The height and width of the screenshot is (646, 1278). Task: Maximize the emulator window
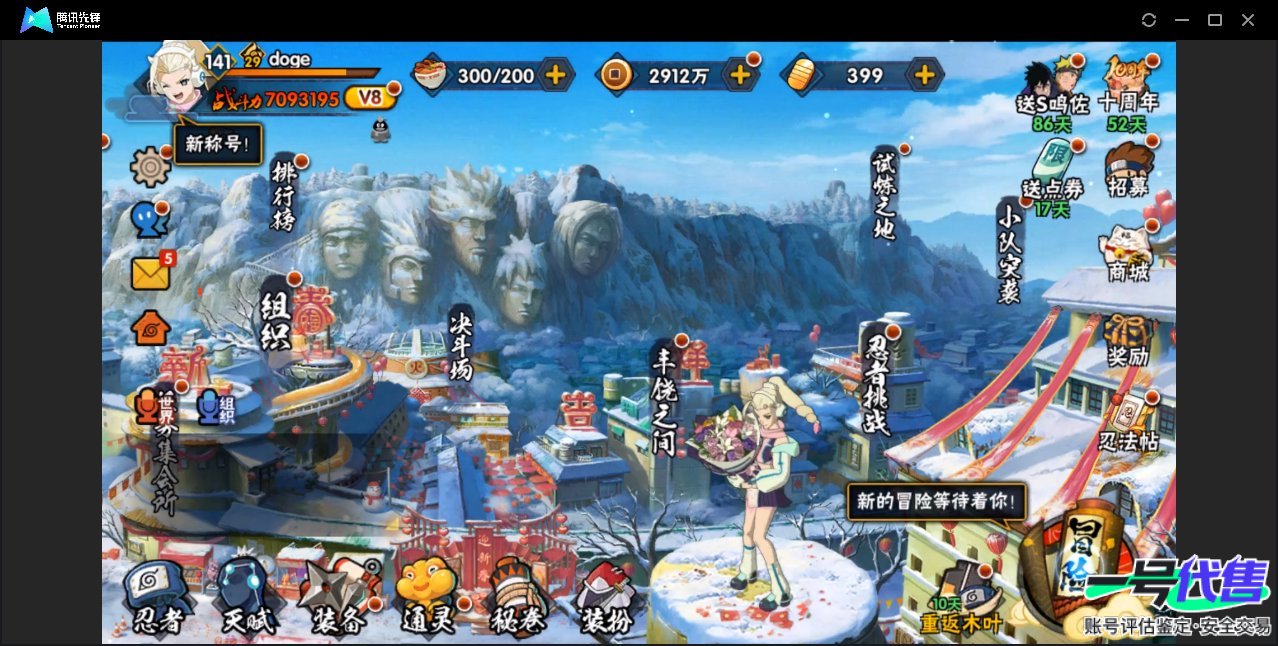coord(1215,20)
